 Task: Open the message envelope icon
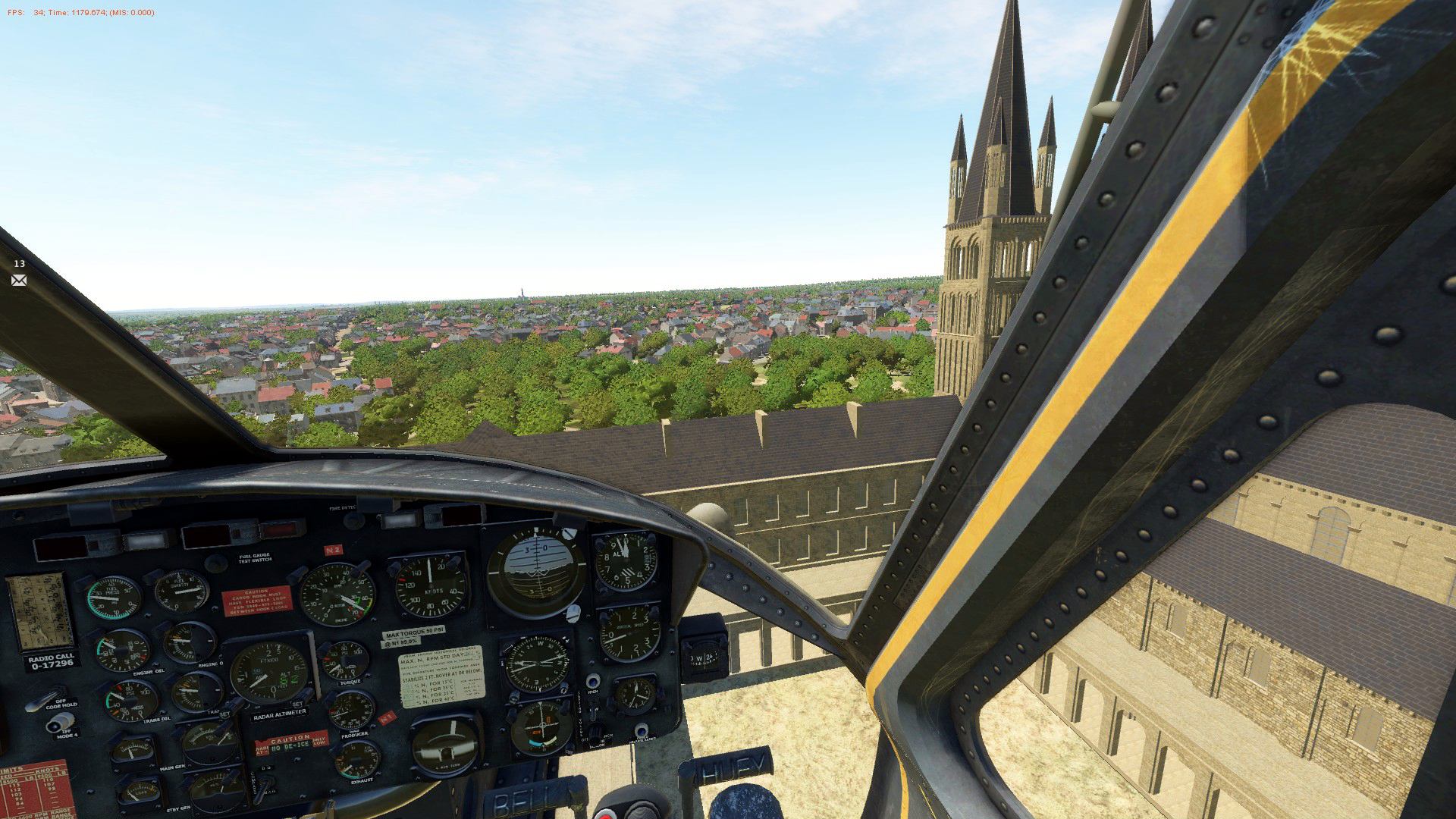tap(19, 281)
